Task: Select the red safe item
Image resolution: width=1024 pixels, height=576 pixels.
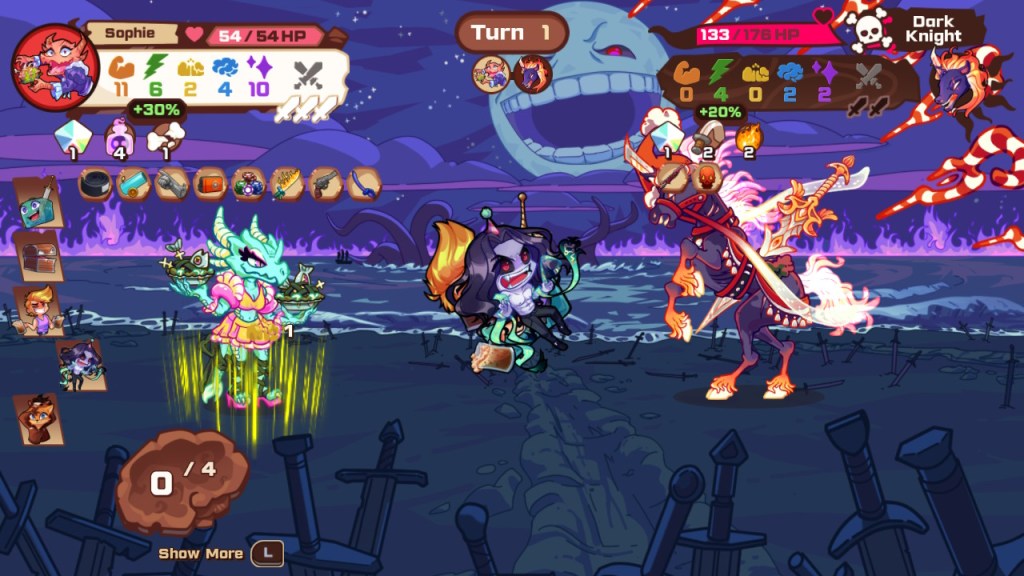Action: click(x=209, y=185)
